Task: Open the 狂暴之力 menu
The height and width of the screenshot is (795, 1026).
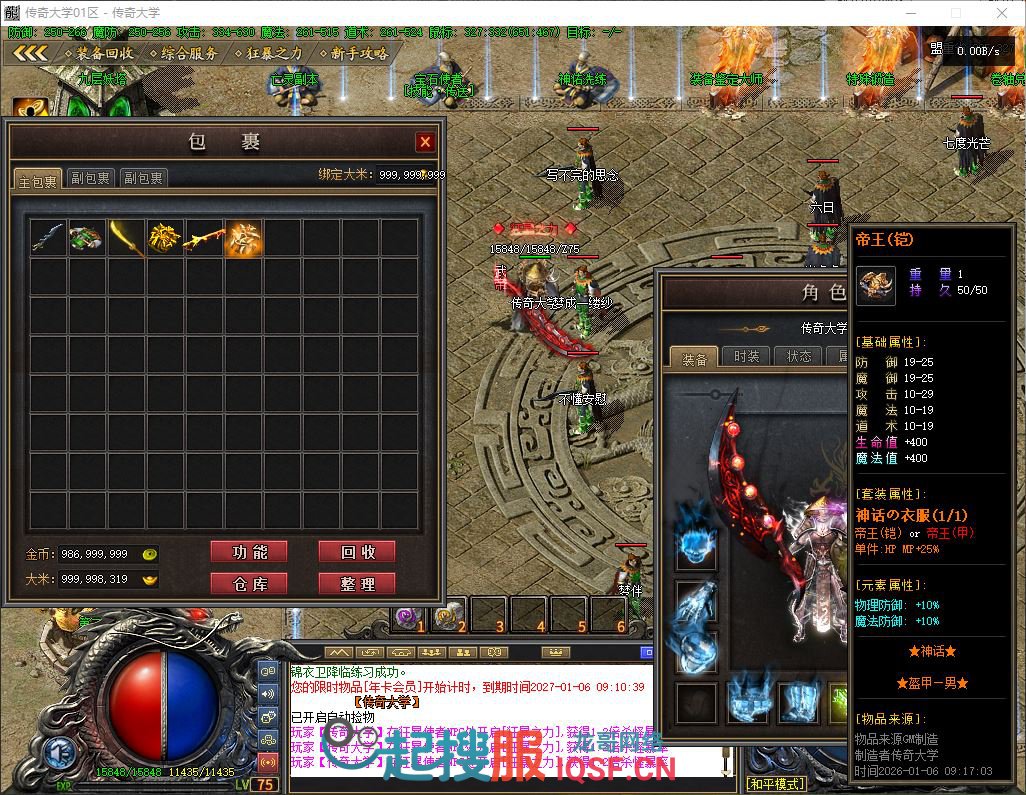Action: (x=268, y=53)
